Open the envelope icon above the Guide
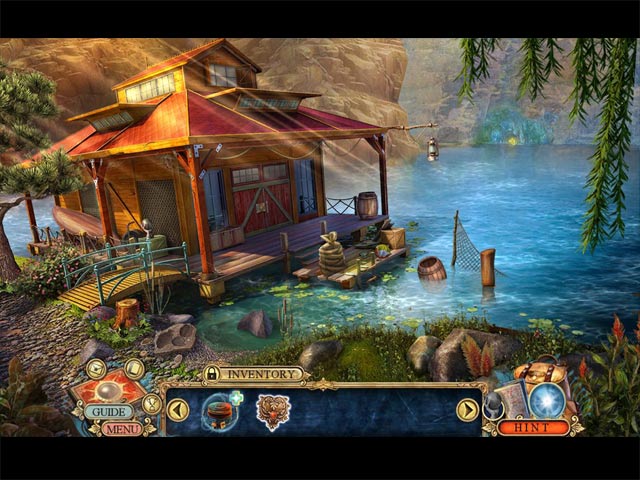Viewport: 640px width, 480px height. [96, 368]
